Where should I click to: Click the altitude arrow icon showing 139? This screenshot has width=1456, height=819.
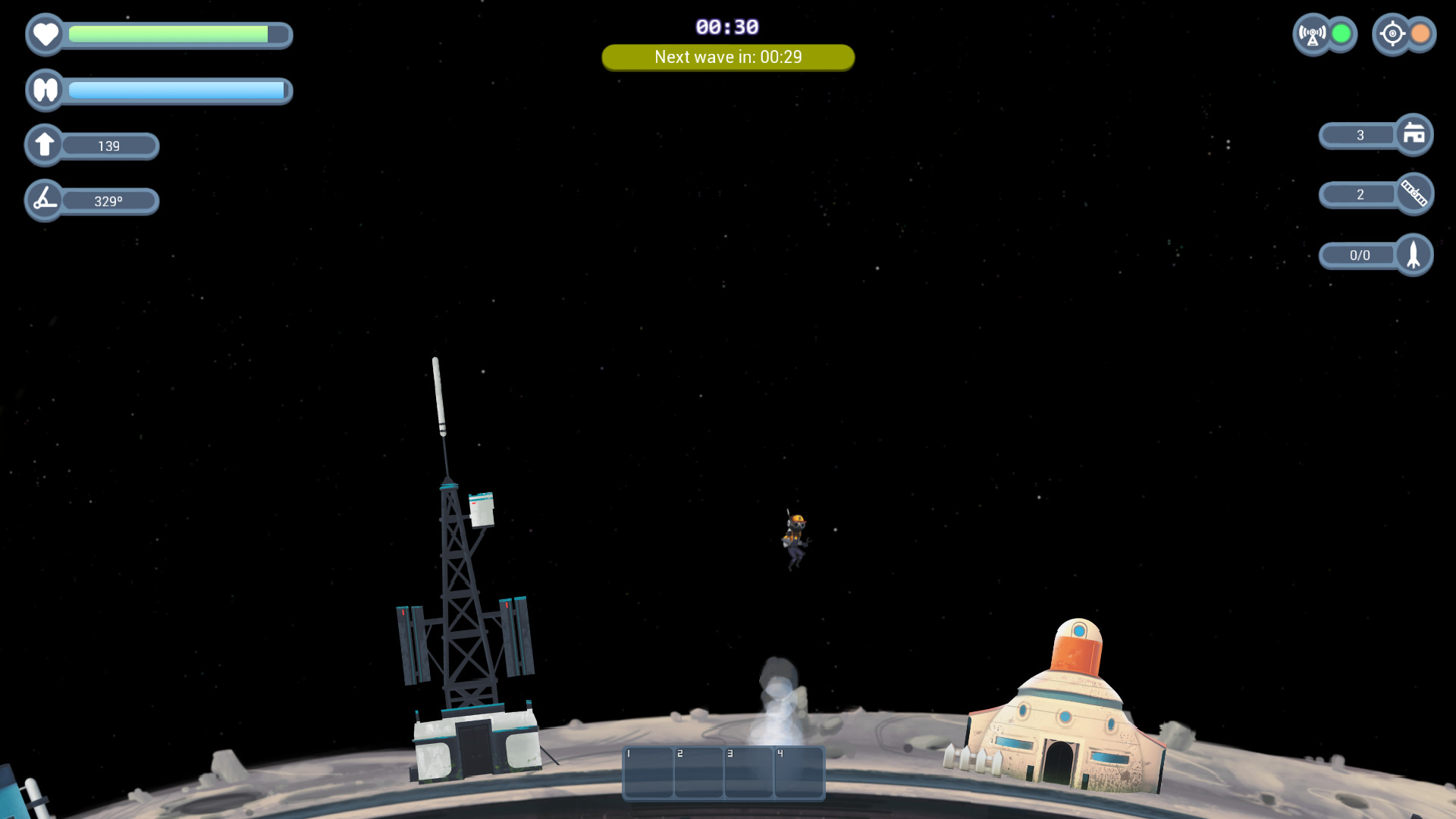pyautogui.click(x=44, y=144)
